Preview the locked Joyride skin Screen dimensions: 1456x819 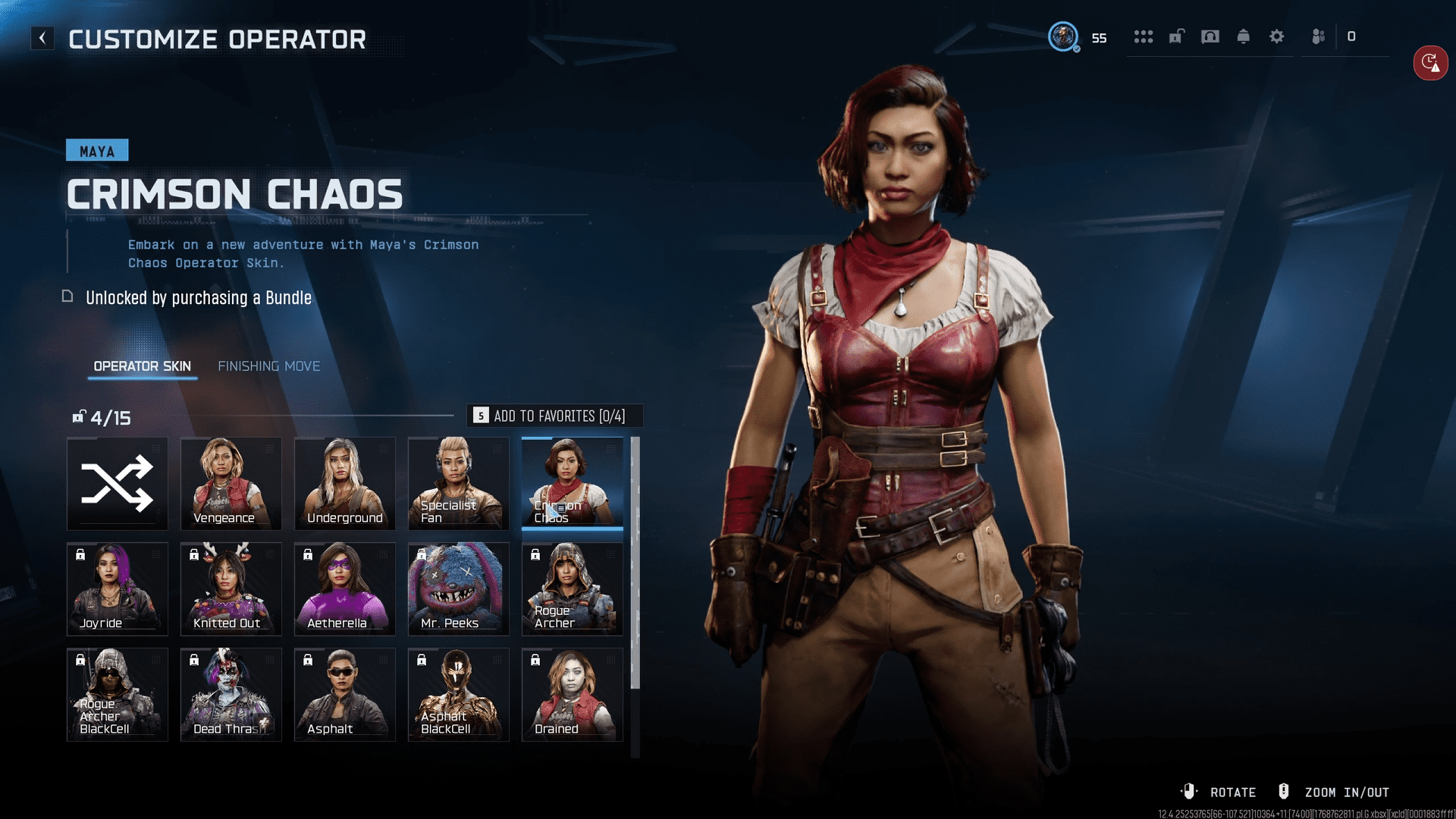click(118, 588)
